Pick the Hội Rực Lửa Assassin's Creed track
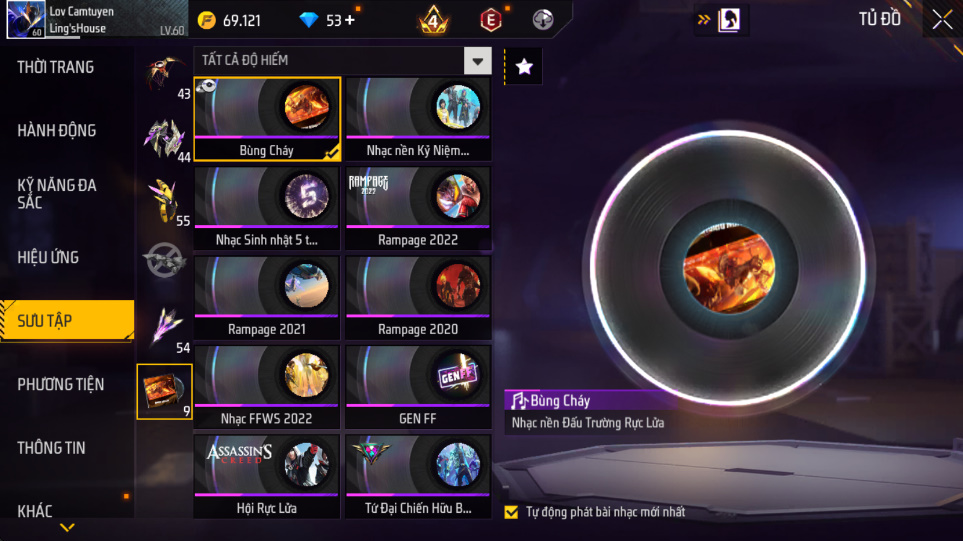Screen dimensions: 963x541 pos(267,476)
